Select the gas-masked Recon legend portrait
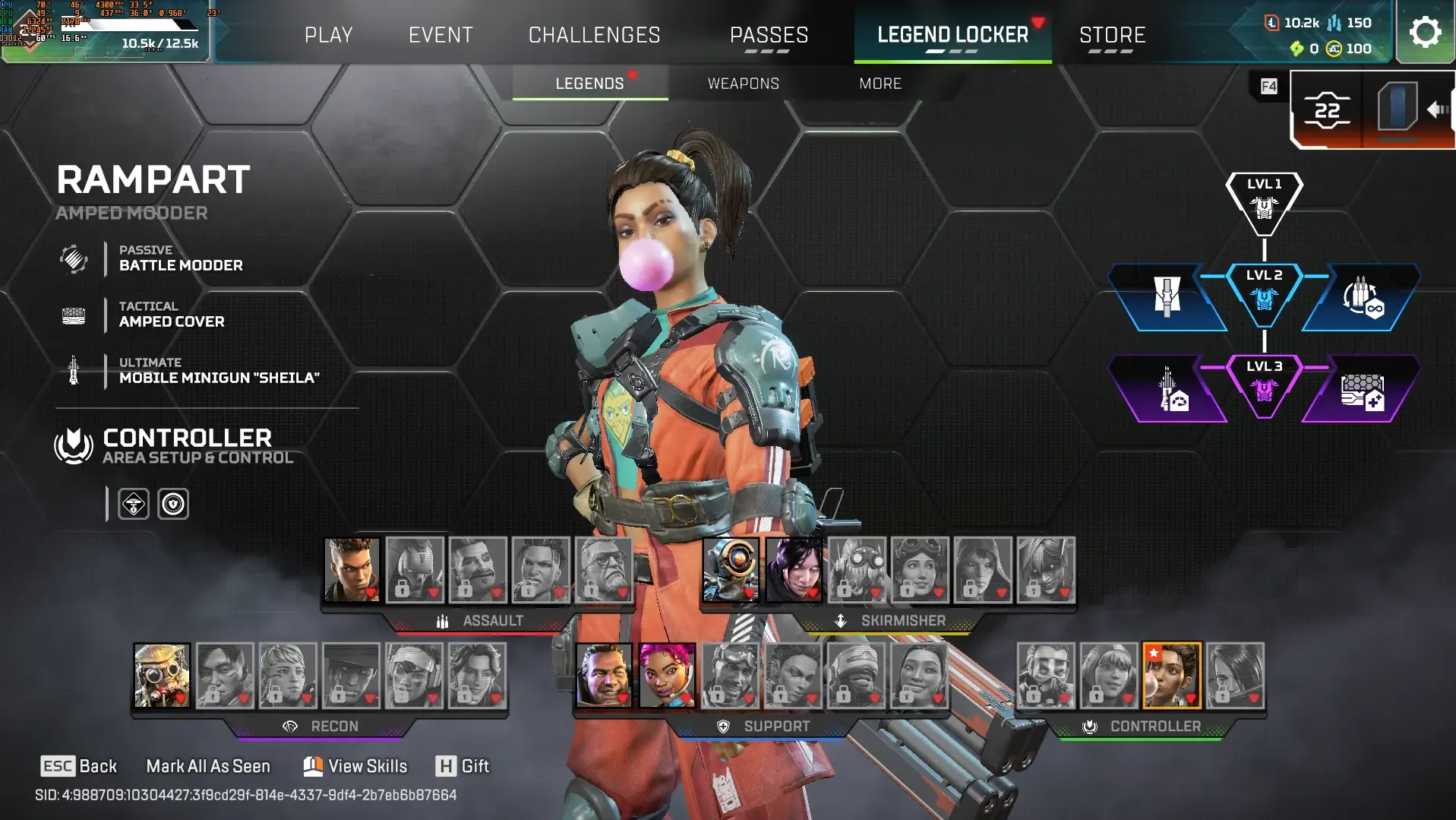Screen dimensions: 1456x820 point(162,676)
